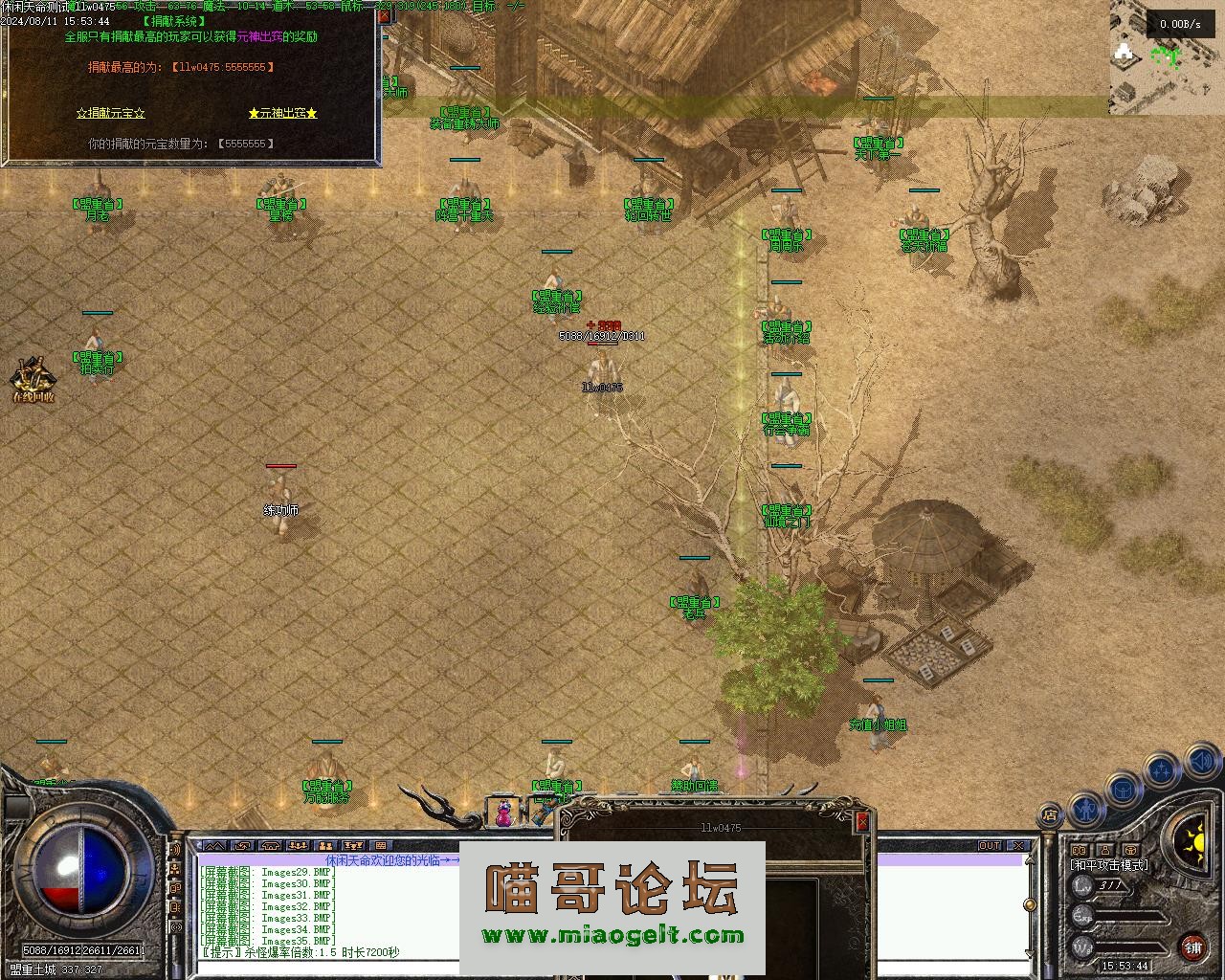Close the llw0475 character panel
Image resolution: width=1225 pixels, height=980 pixels.
[x=862, y=821]
